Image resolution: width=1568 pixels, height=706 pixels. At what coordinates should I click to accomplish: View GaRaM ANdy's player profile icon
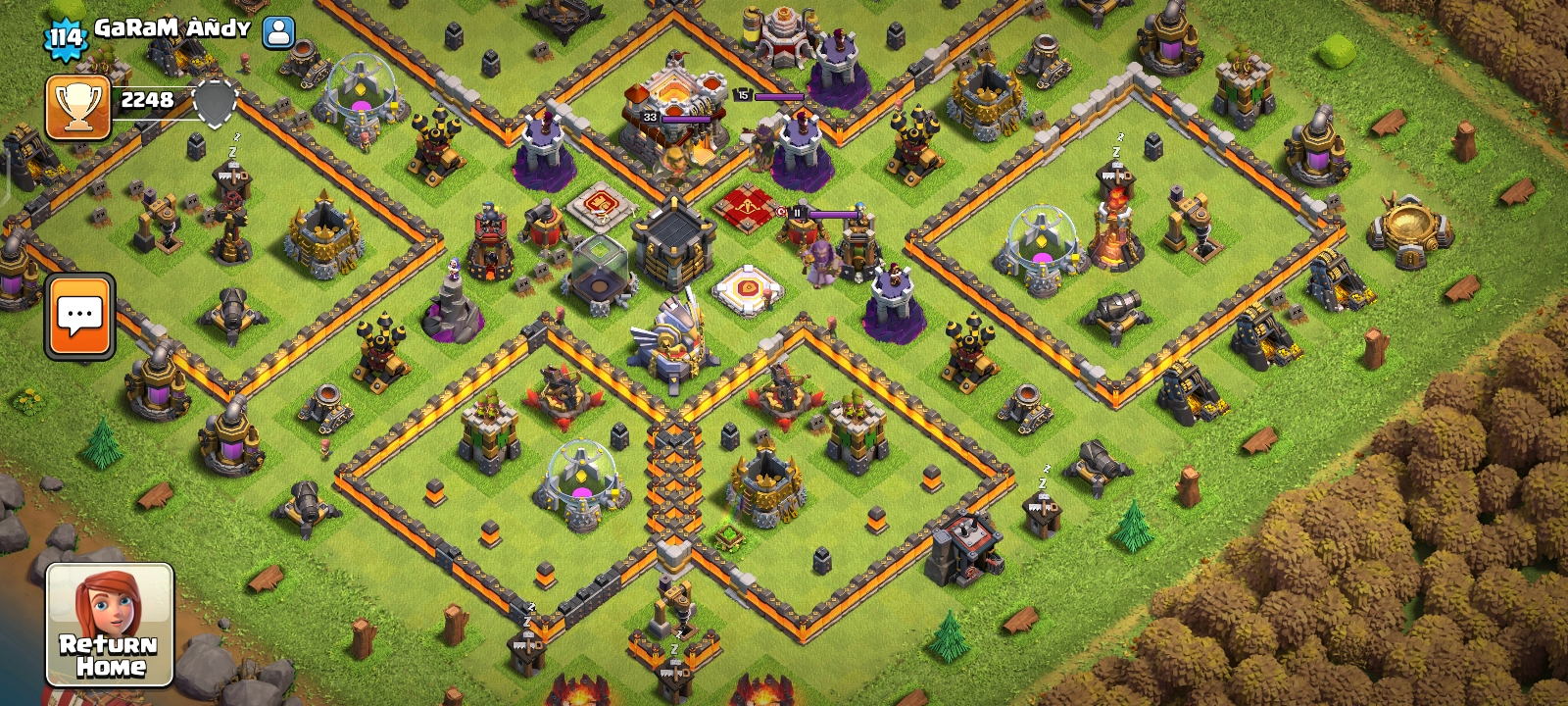point(279,32)
